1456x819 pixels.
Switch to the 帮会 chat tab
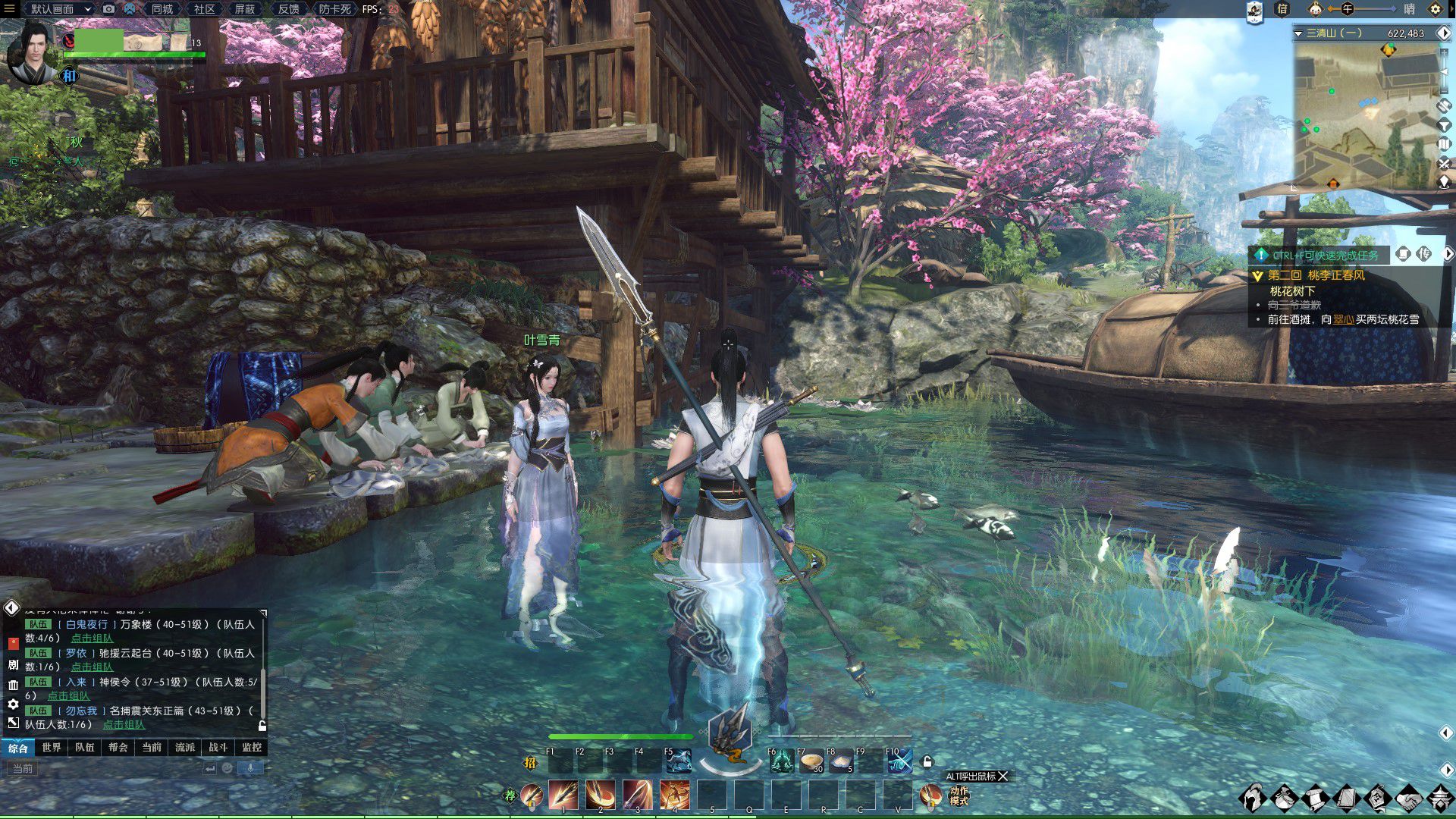118,748
